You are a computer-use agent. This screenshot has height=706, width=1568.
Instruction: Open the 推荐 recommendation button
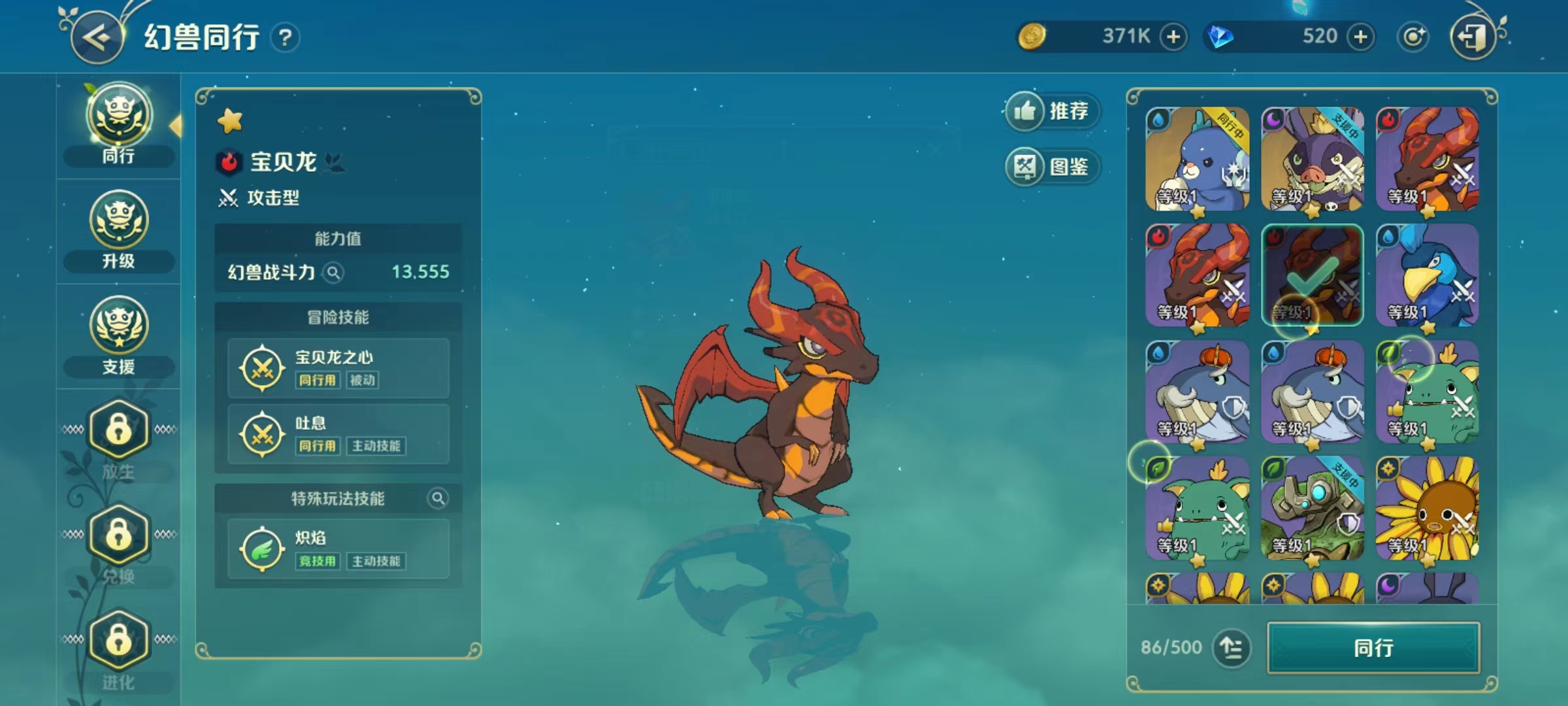[1052, 111]
